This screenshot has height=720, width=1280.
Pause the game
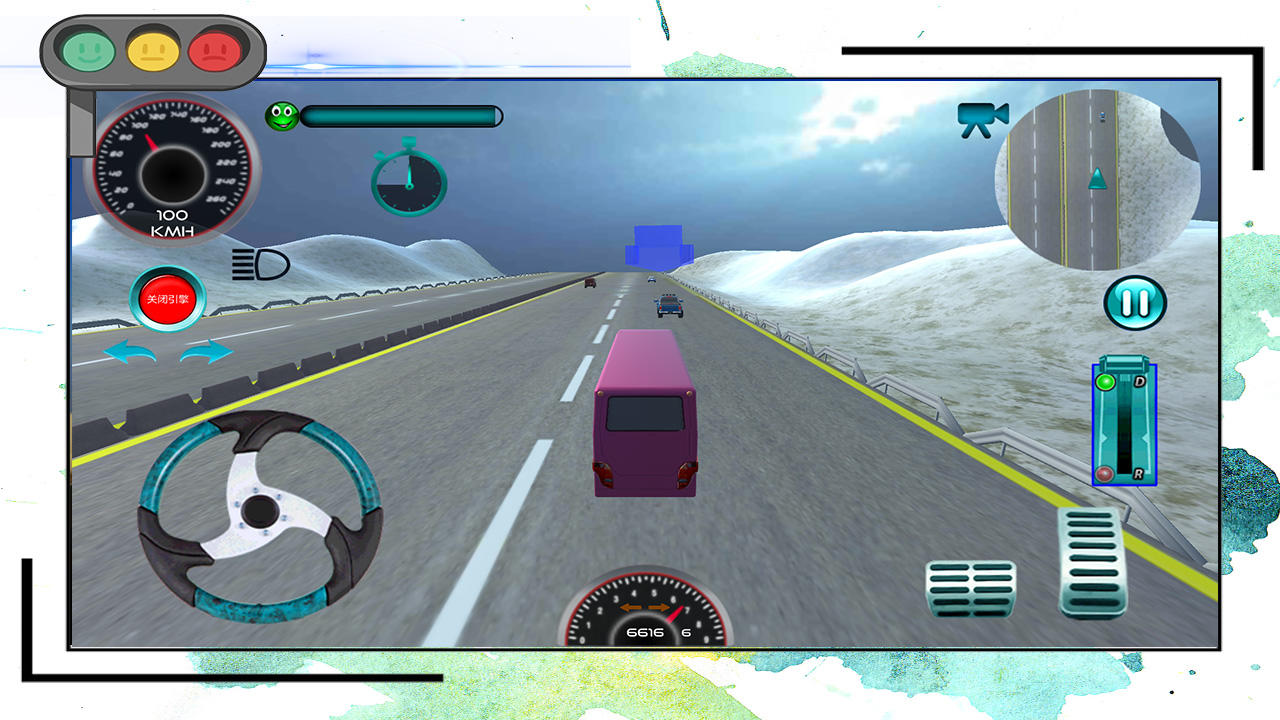(x=1133, y=303)
